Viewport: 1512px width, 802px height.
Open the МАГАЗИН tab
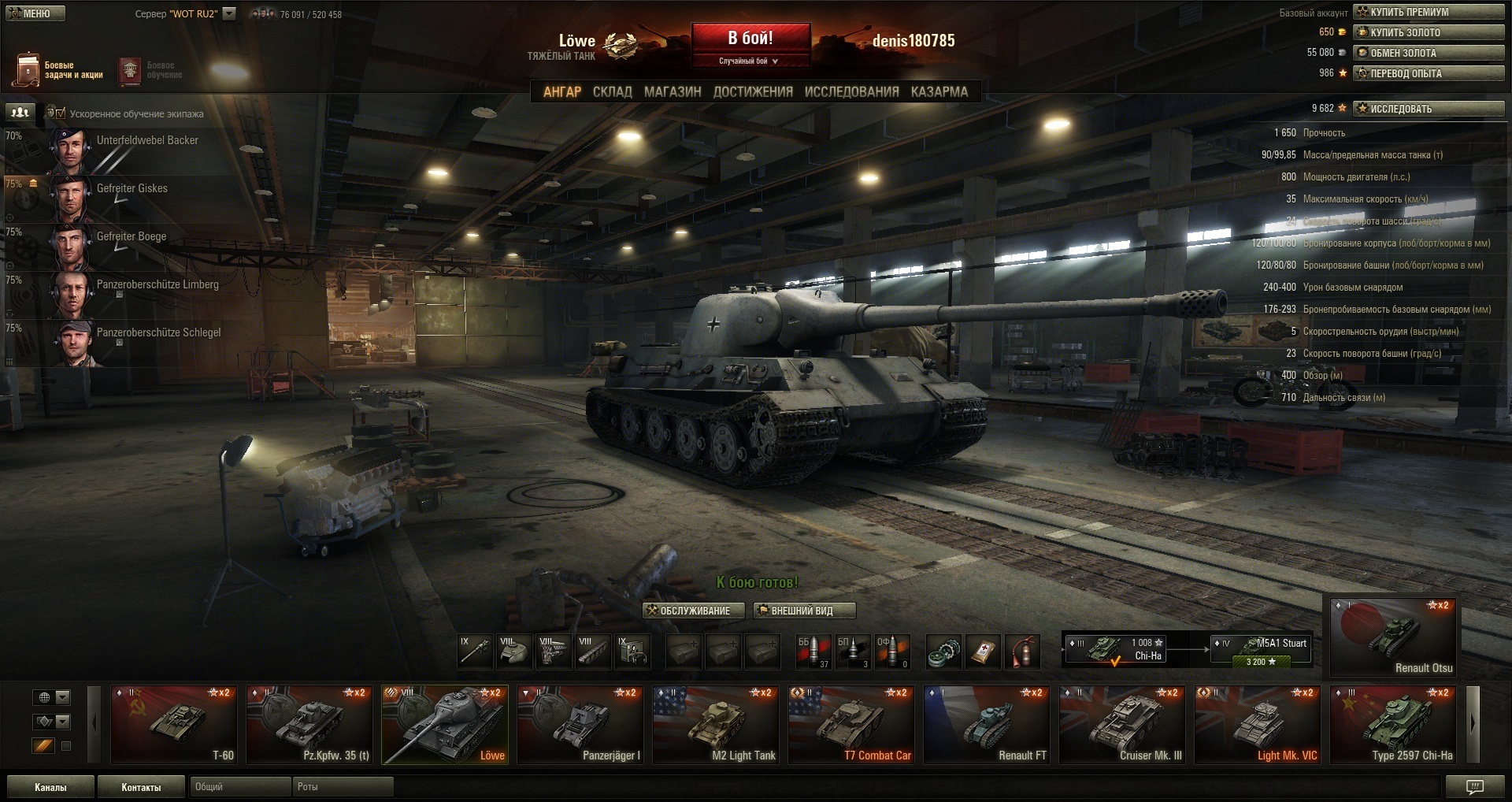tap(672, 91)
